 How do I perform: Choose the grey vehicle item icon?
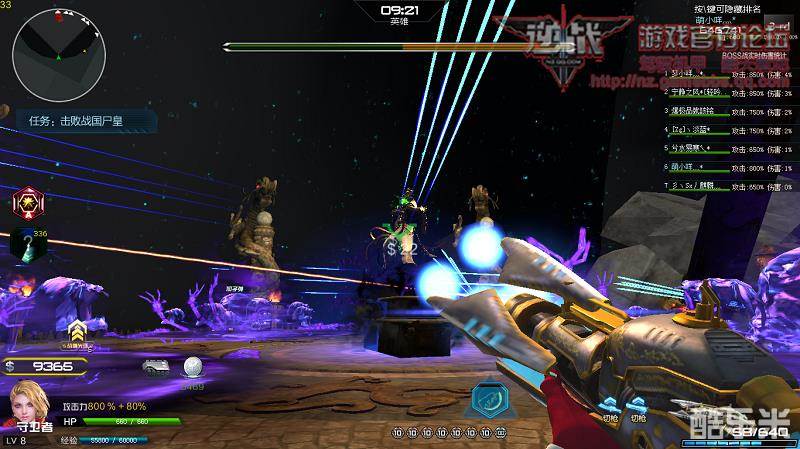(156, 366)
